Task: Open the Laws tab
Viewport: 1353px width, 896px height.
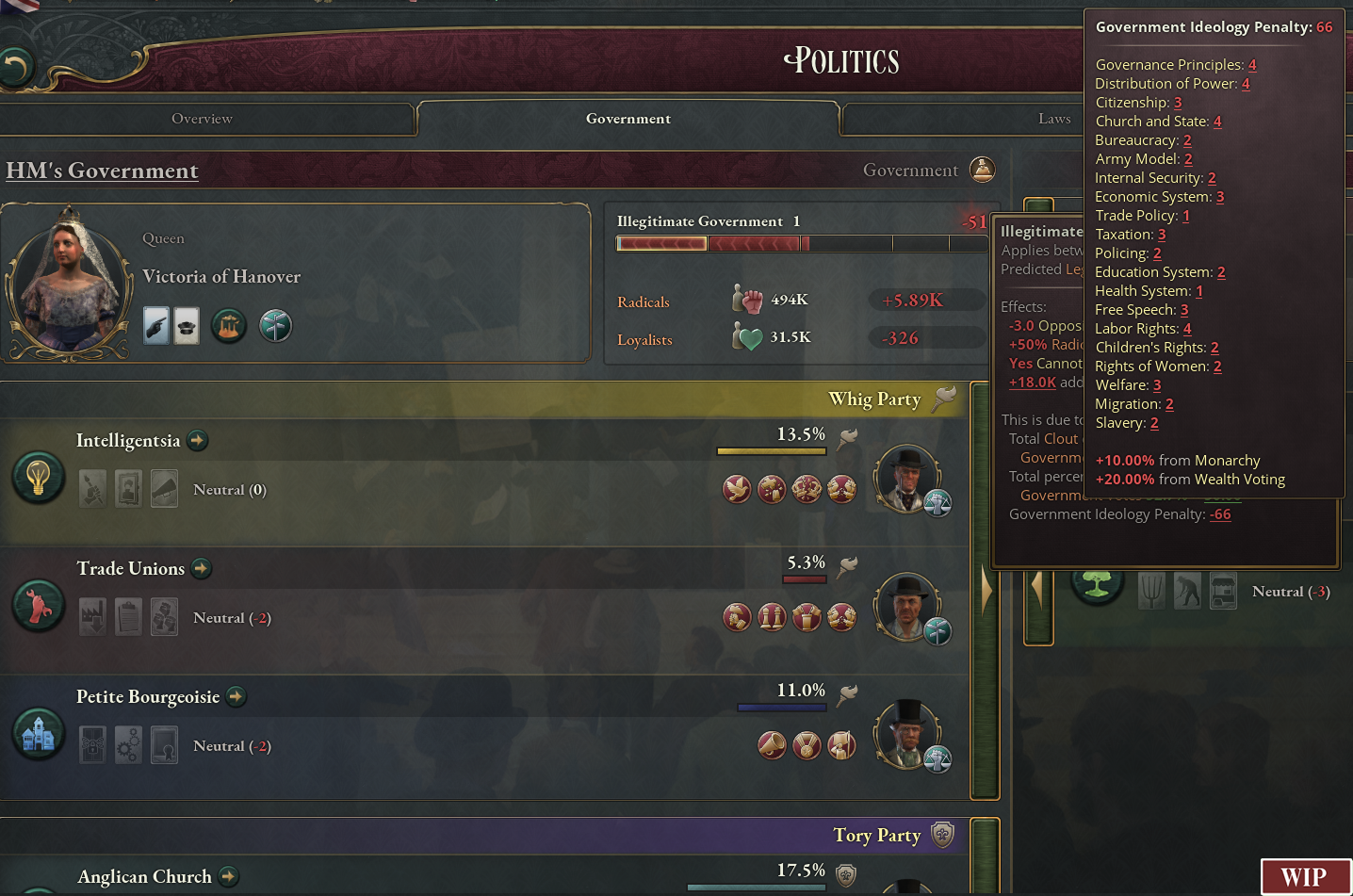Action: (x=1054, y=119)
